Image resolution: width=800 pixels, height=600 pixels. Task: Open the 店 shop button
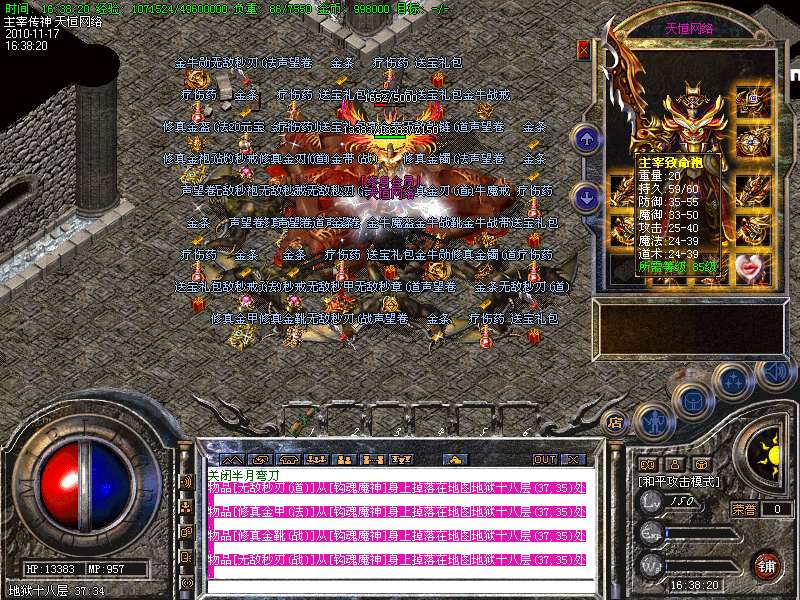tap(616, 422)
